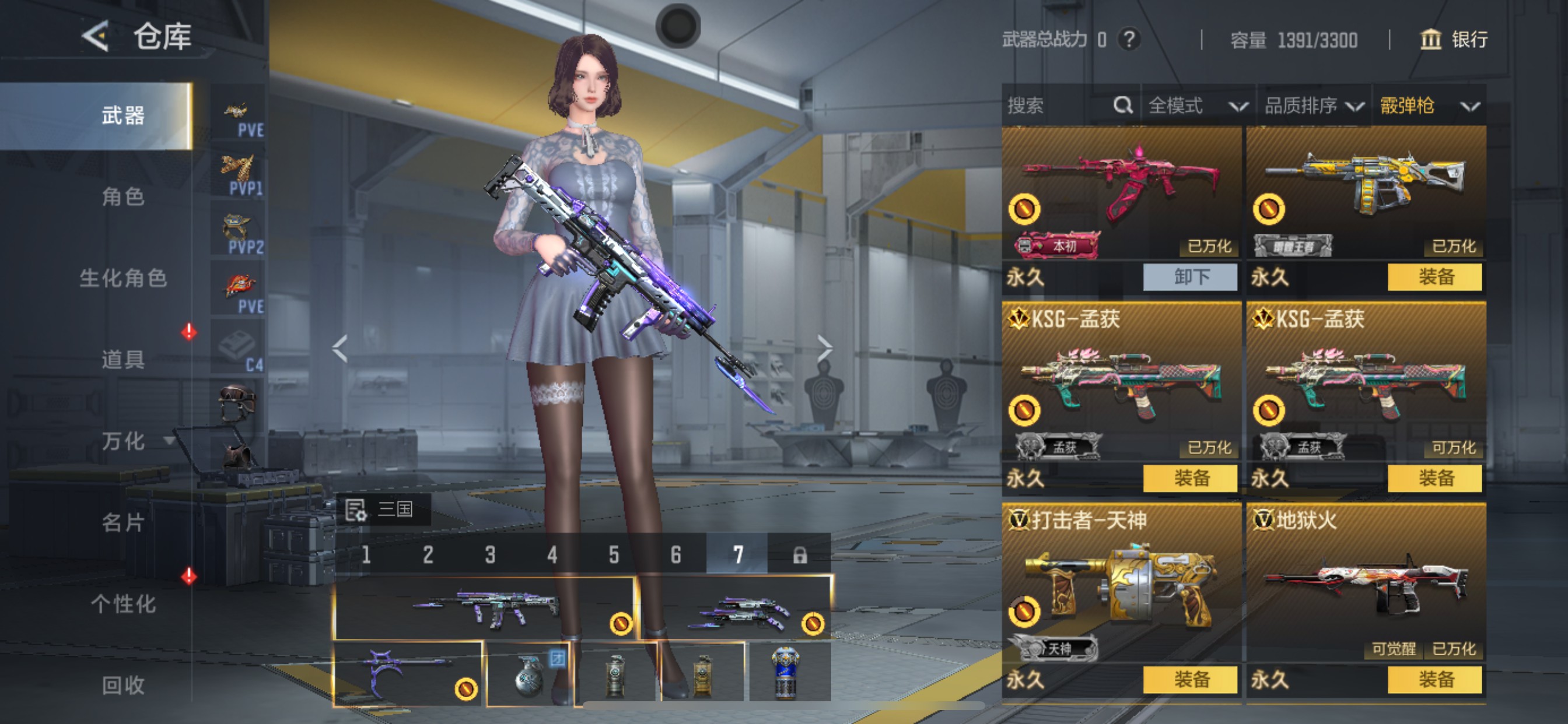Switch to the 生化角色 tab
Viewport: 1568px width, 724px height.
123,278
